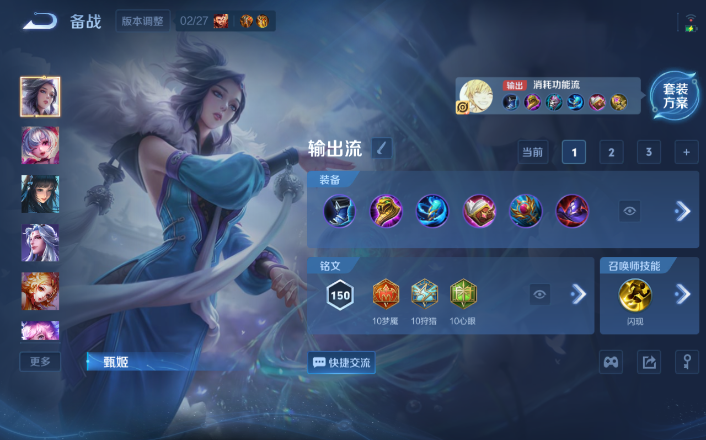
Task: Click the share icon at bottom right
Action: click(649, 362)
